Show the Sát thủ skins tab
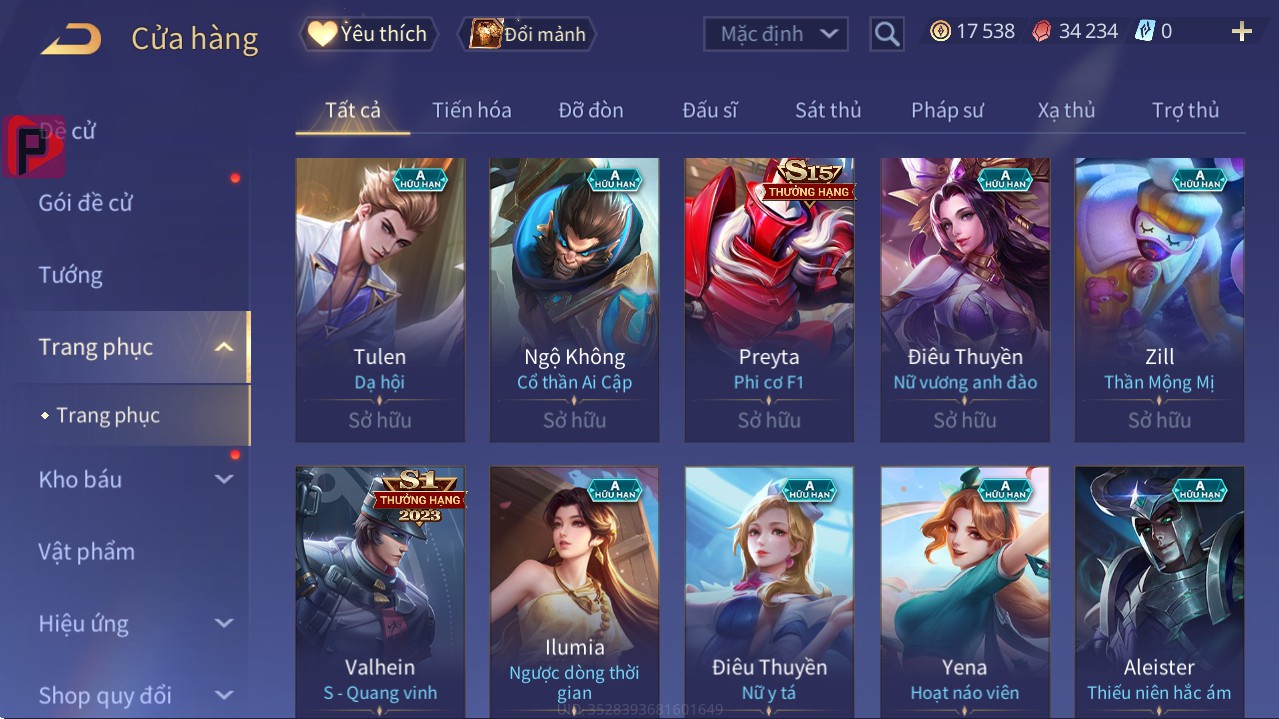This screenshot has width=1279, height=719. click(x=828, y=110)
